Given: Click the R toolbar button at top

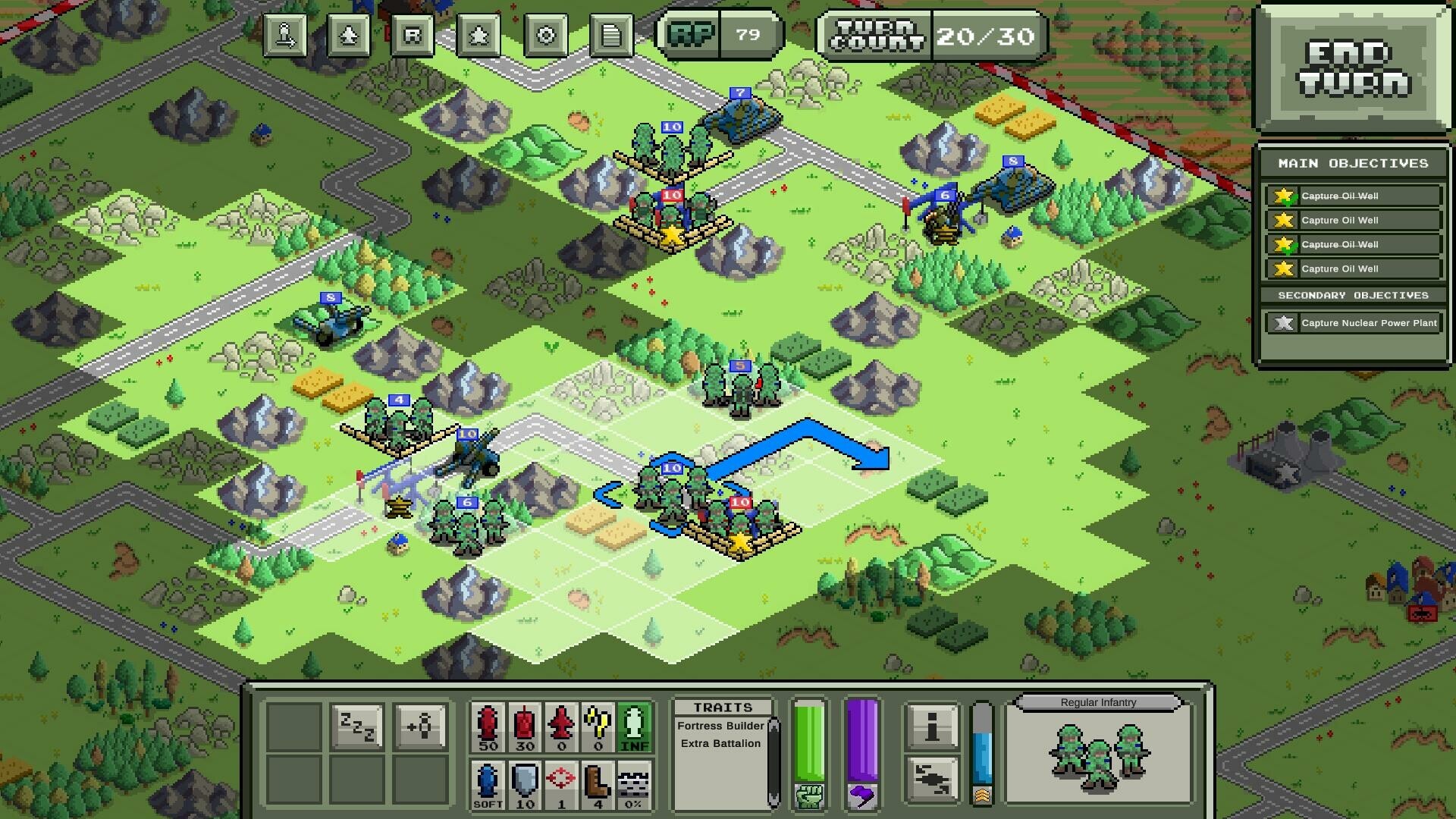Looking at the screenshot, I should coord(413,36).
